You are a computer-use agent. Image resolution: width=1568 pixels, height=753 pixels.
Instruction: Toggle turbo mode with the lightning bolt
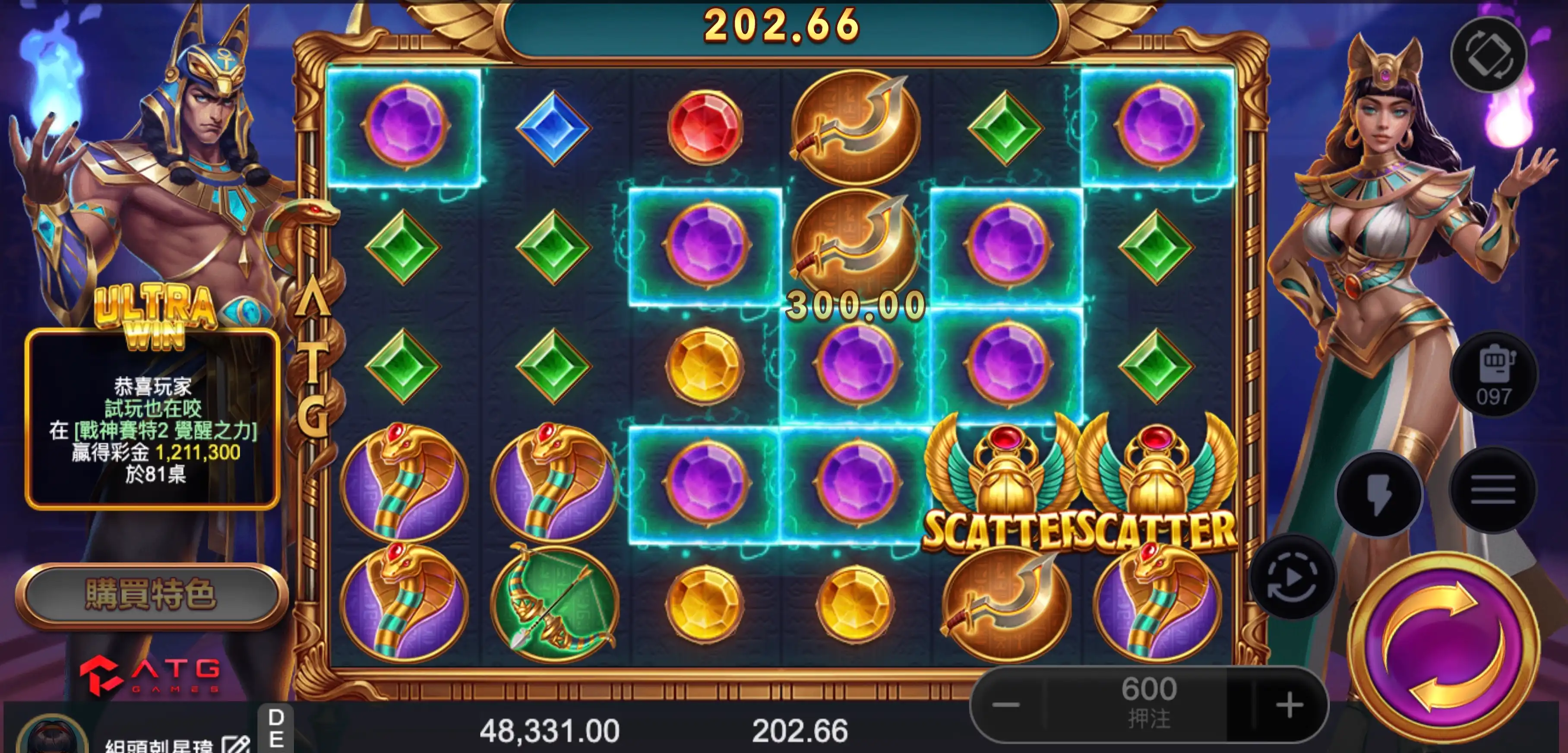[x=1379, y=493]
